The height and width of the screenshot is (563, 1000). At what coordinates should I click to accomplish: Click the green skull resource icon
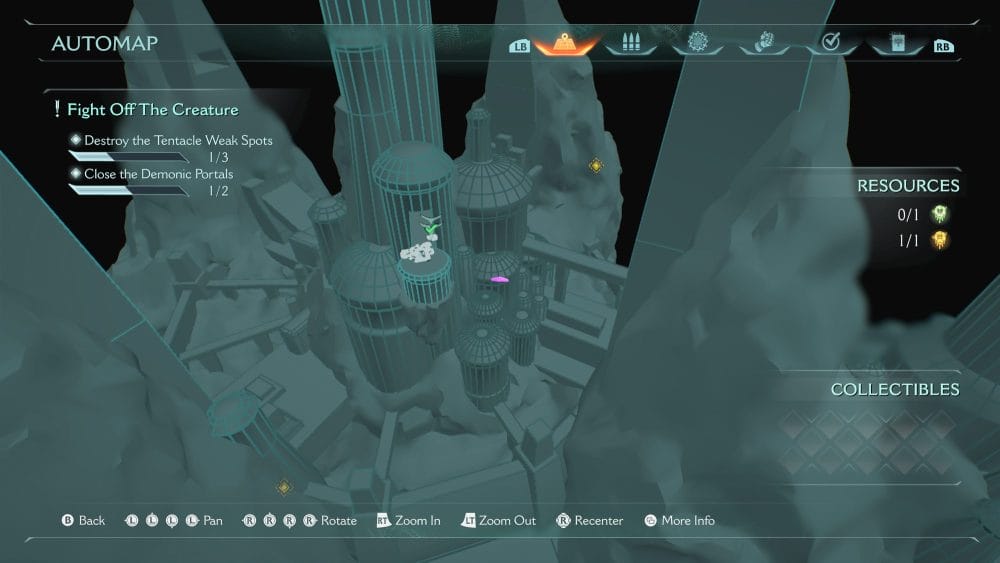pyautogui.click(x=940, y=214)
